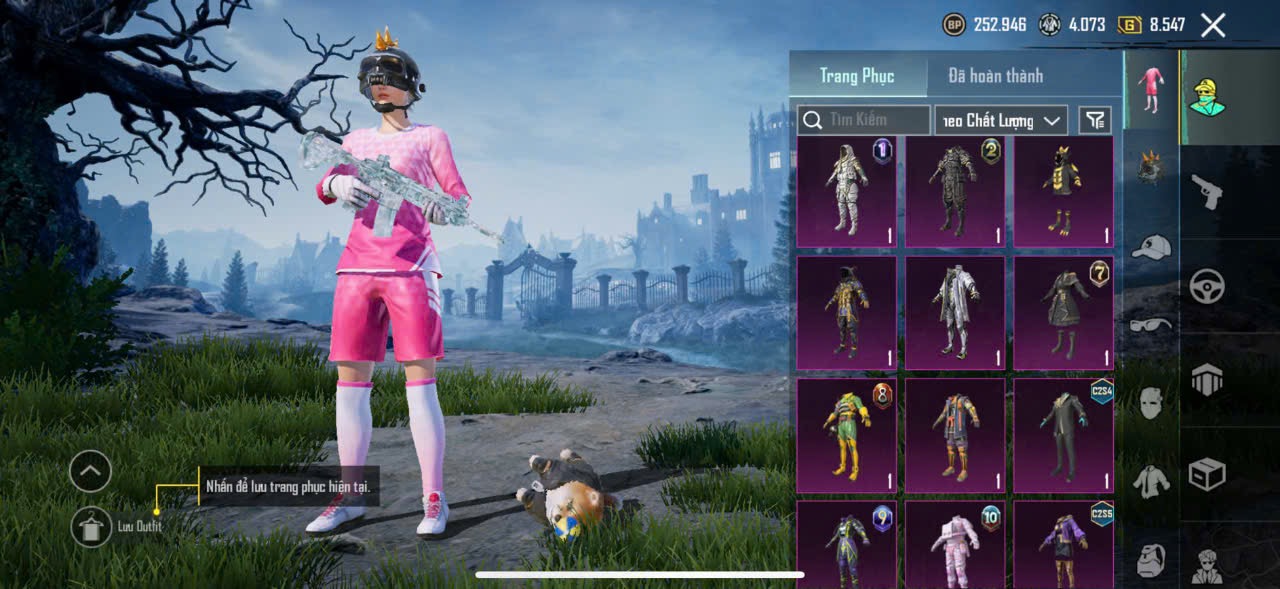Close the inventory with the X button
Screen dimensions: 1280x589
click(x=1213, y=25)
